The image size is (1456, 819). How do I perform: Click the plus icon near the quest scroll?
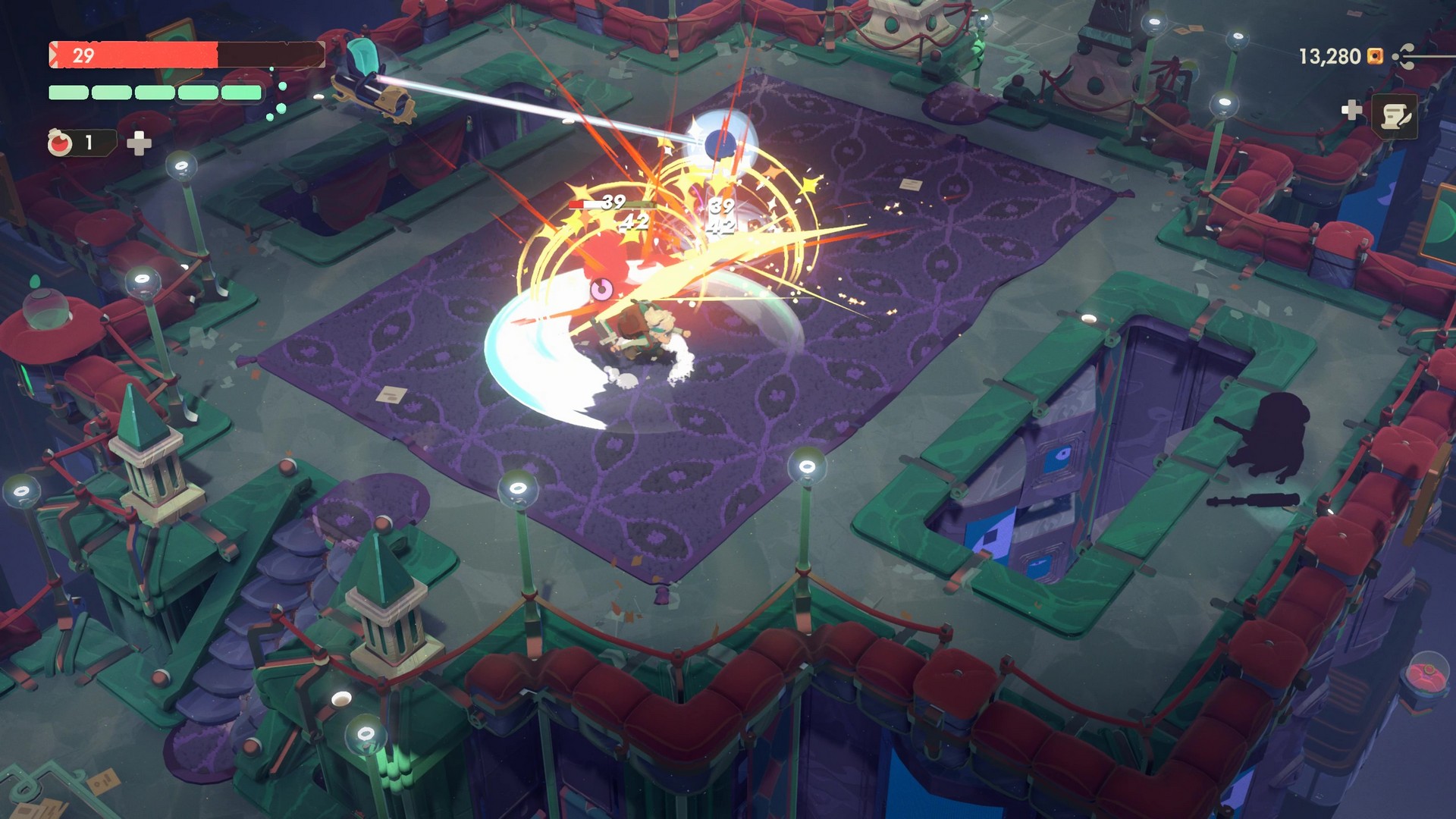[x=1352, y=110]
